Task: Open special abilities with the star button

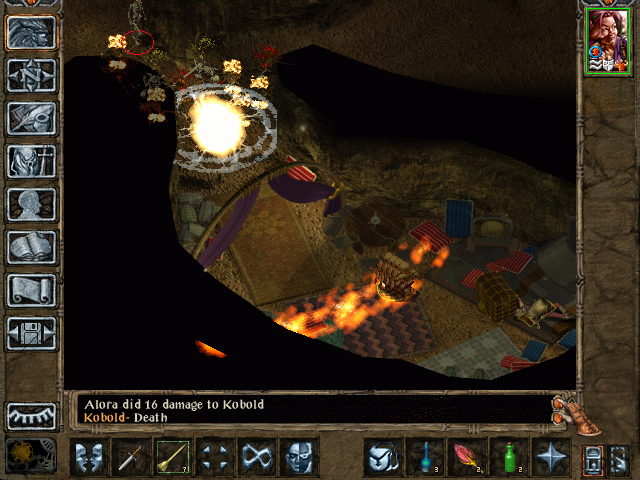Action: click(551, 458)
